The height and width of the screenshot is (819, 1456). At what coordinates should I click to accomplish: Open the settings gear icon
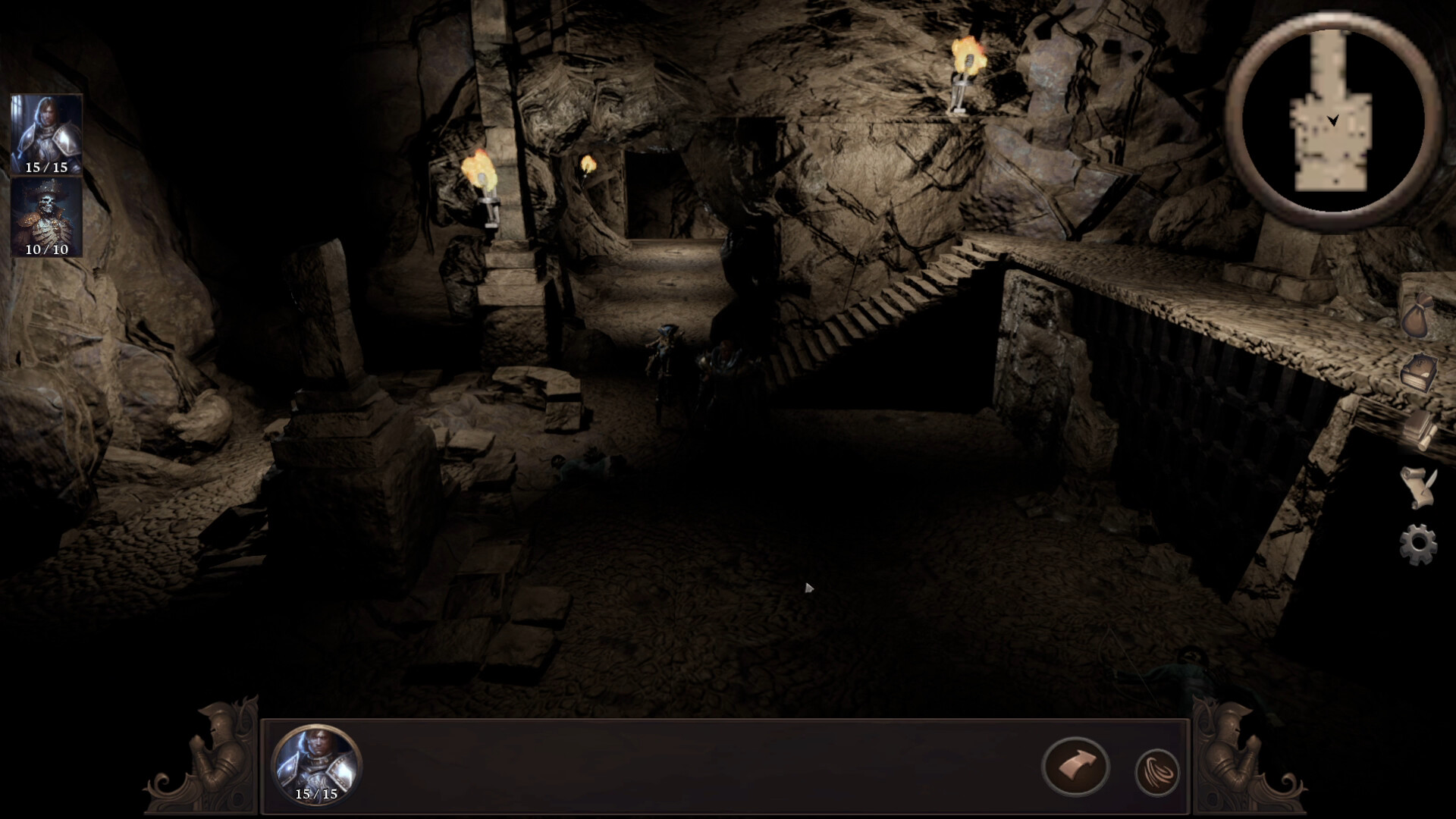(1418, 540)
